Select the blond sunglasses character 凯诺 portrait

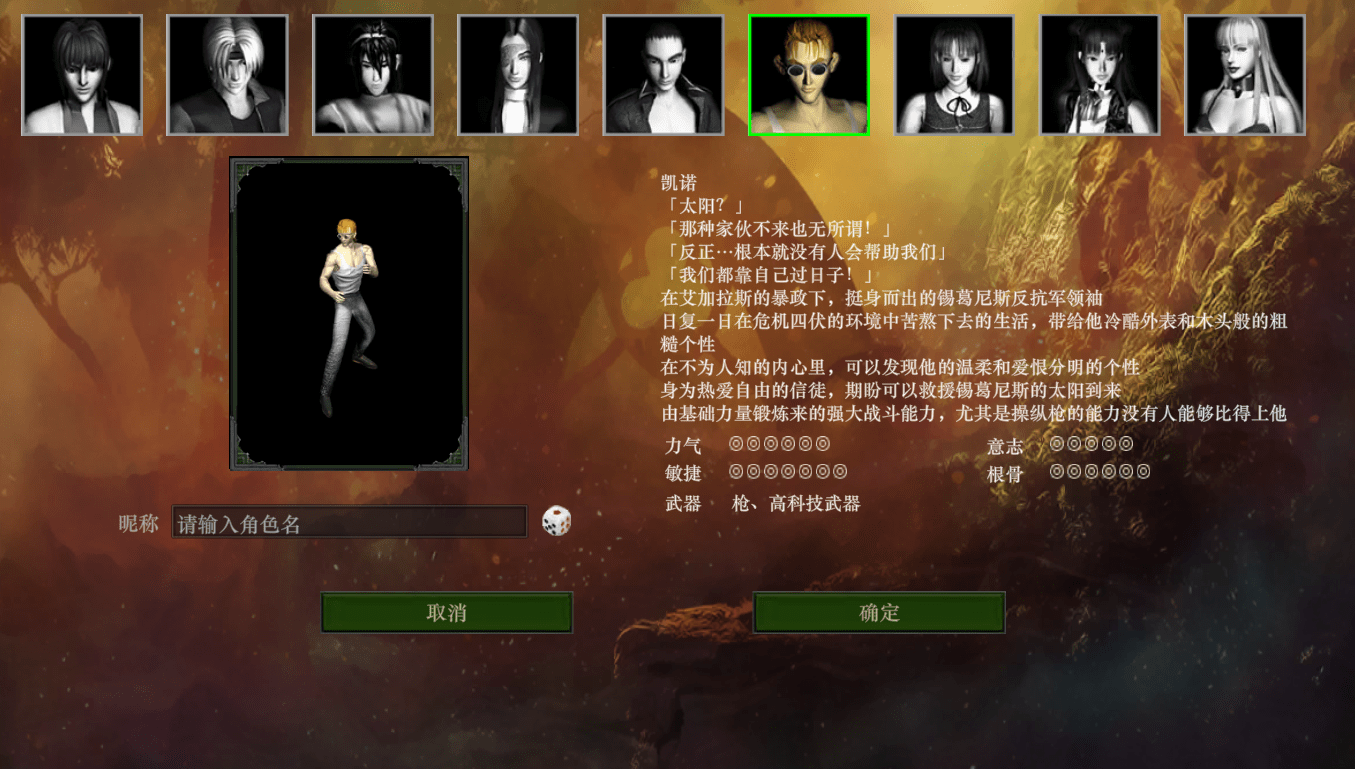click(809, 75)
